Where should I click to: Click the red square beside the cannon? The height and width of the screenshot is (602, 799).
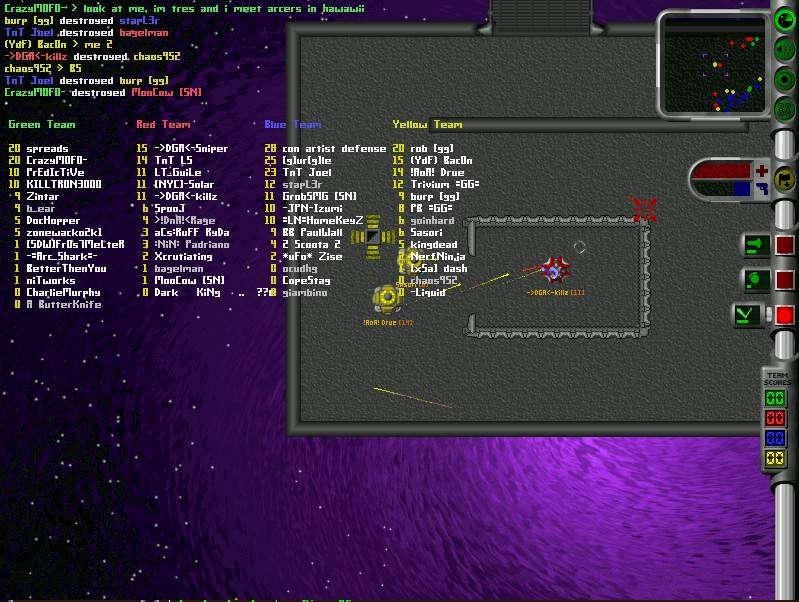pyautogui.click(x=785, y=245)
